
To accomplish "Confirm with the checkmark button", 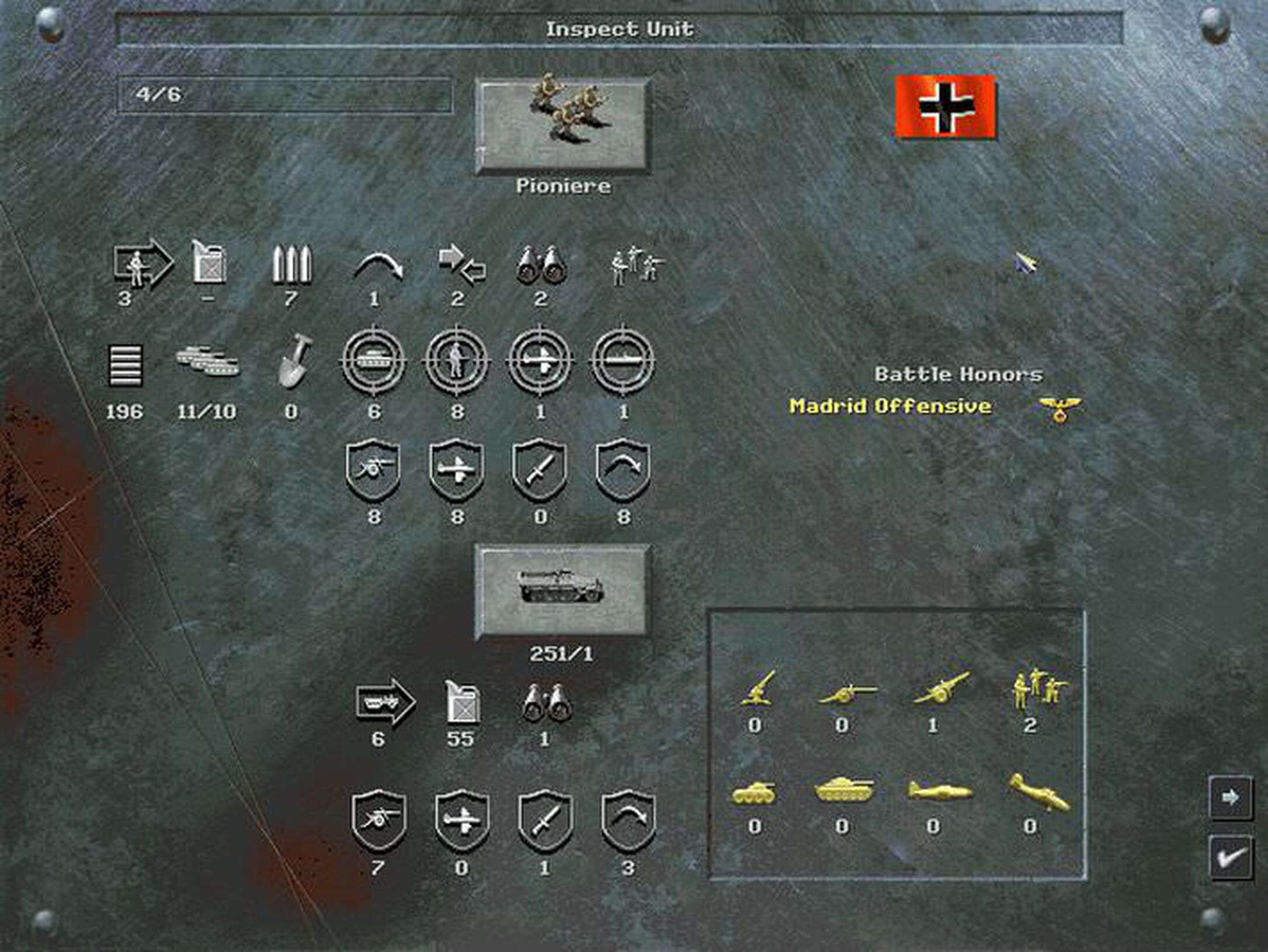I will [1231, 860].
